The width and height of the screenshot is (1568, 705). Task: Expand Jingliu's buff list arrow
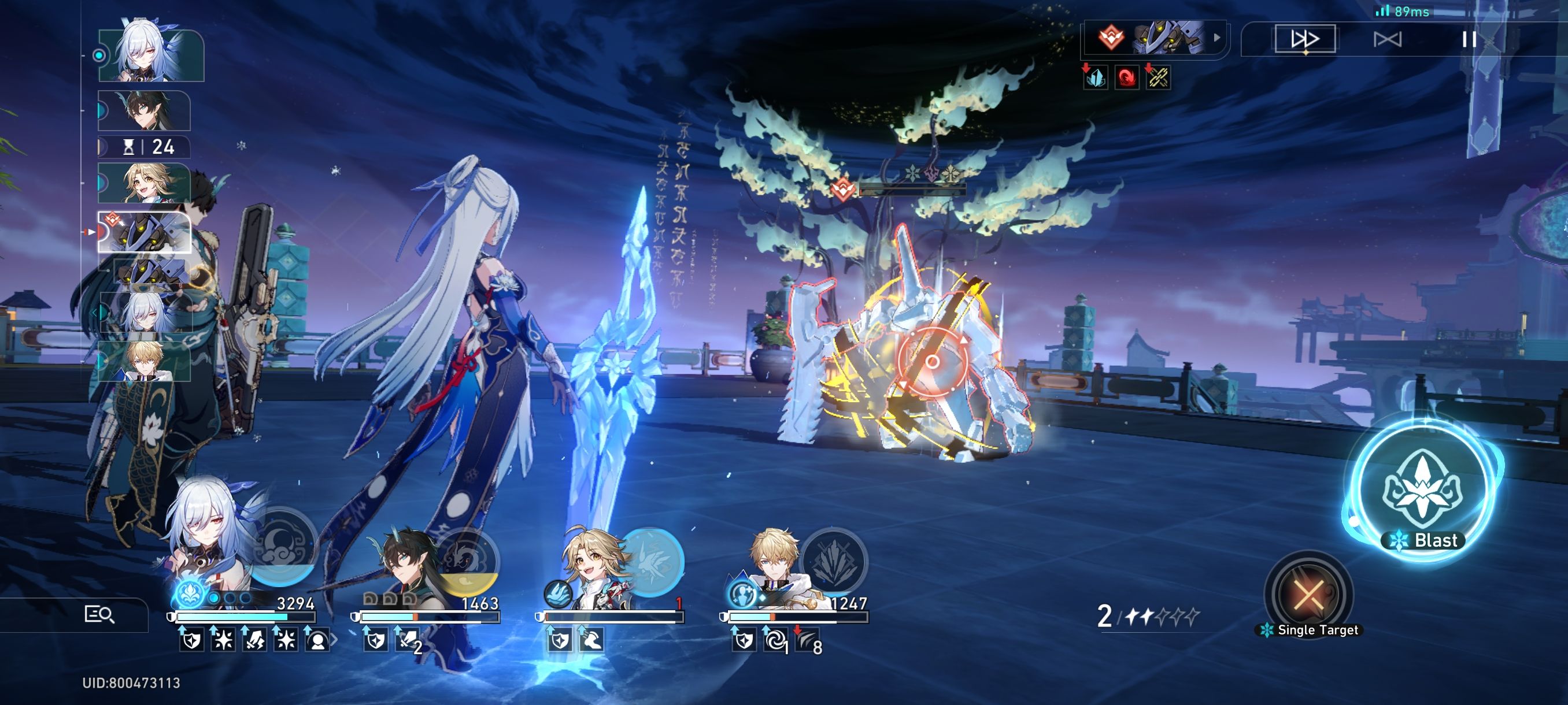[x=334, y=640]
